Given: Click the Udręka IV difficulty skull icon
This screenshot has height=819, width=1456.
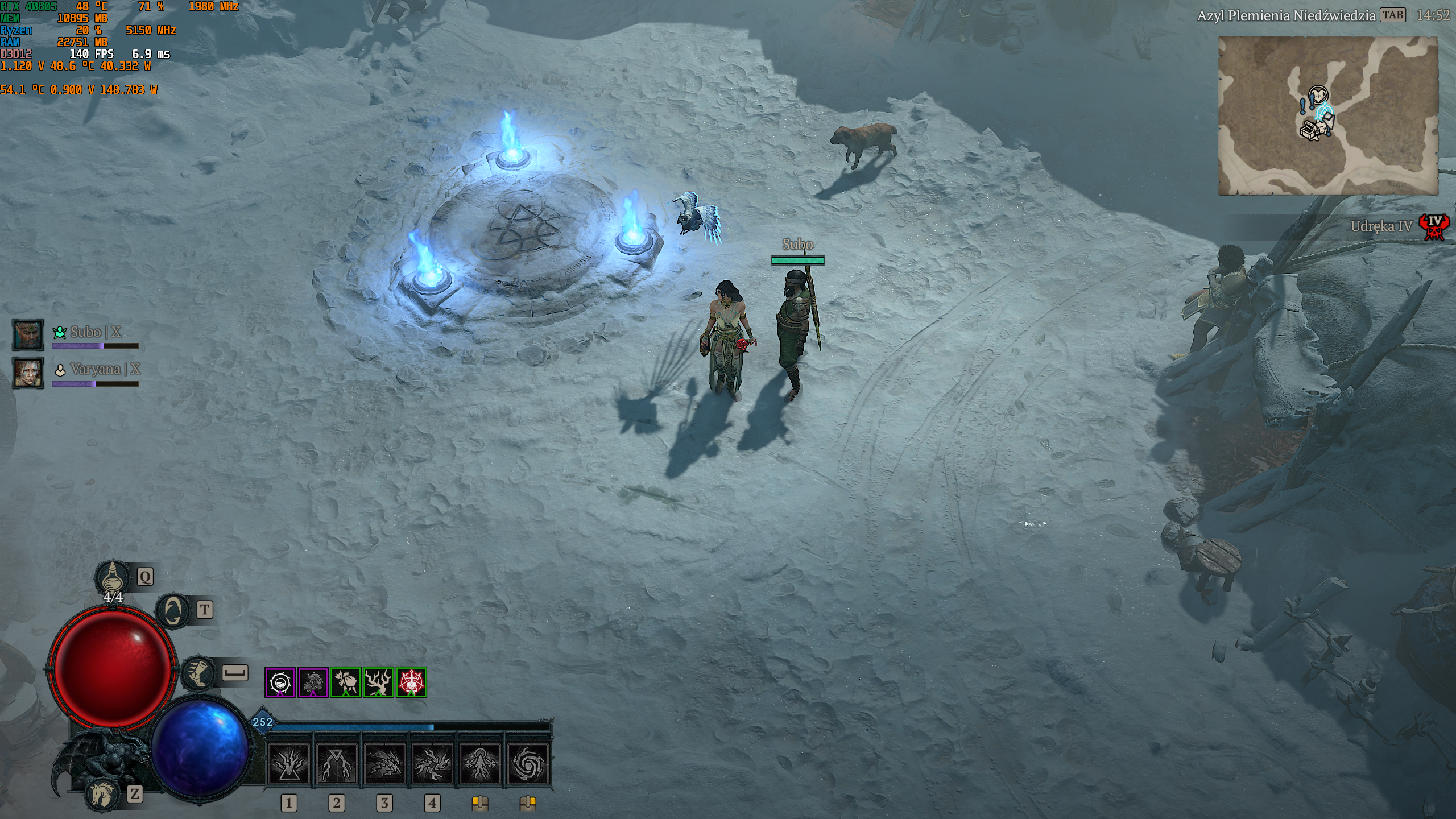Looking at the screenshot, I should tap(1434, 226).
